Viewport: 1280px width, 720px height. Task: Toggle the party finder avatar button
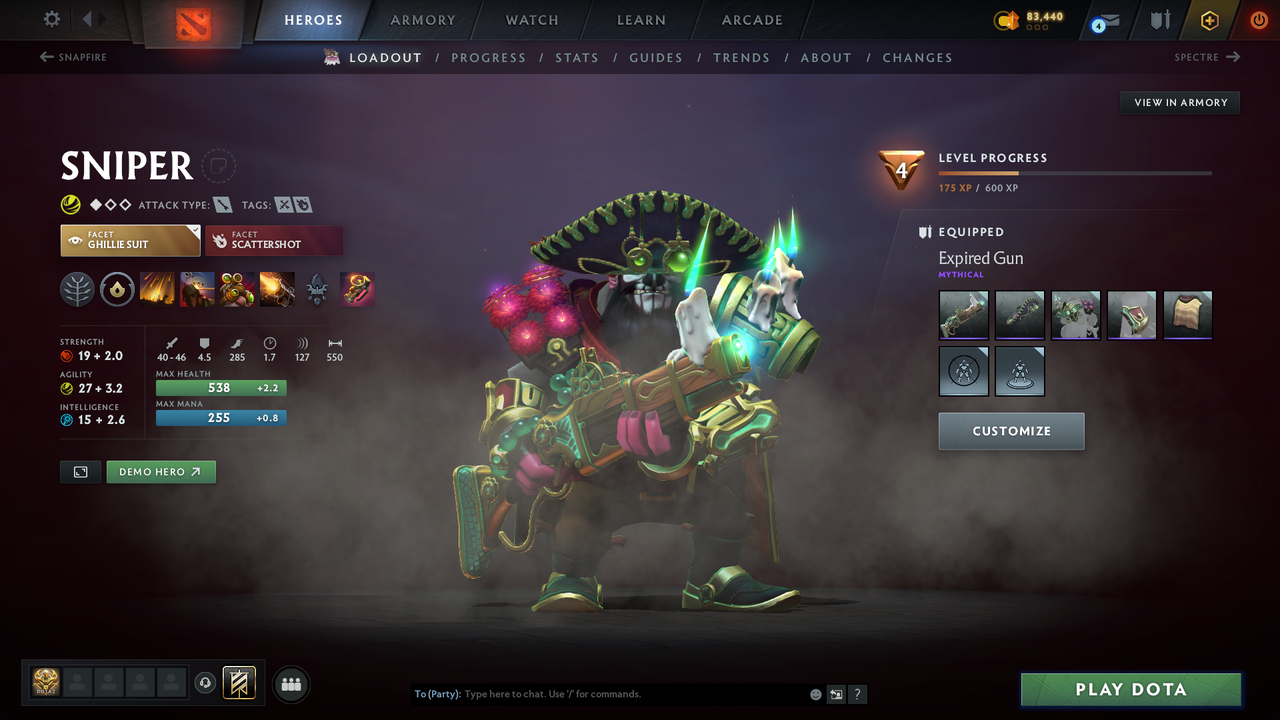(x=290, y=683)
